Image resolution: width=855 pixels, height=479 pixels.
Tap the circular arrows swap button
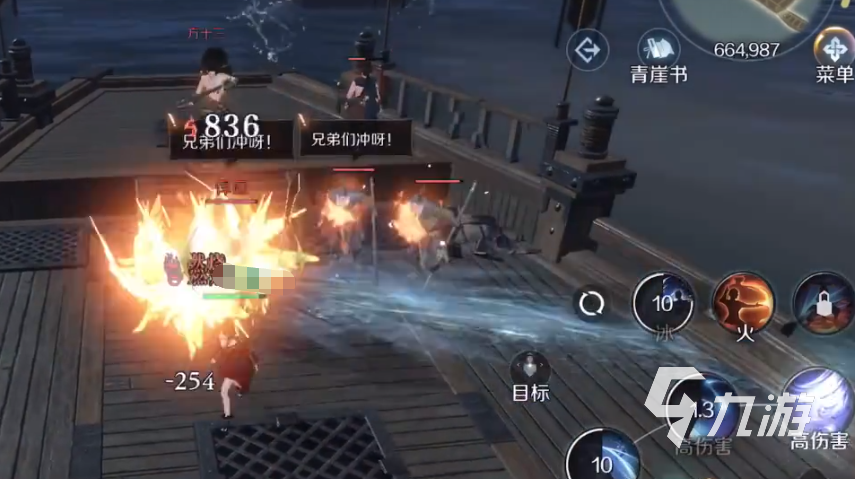pyautogui.click(x=591, y=301)
